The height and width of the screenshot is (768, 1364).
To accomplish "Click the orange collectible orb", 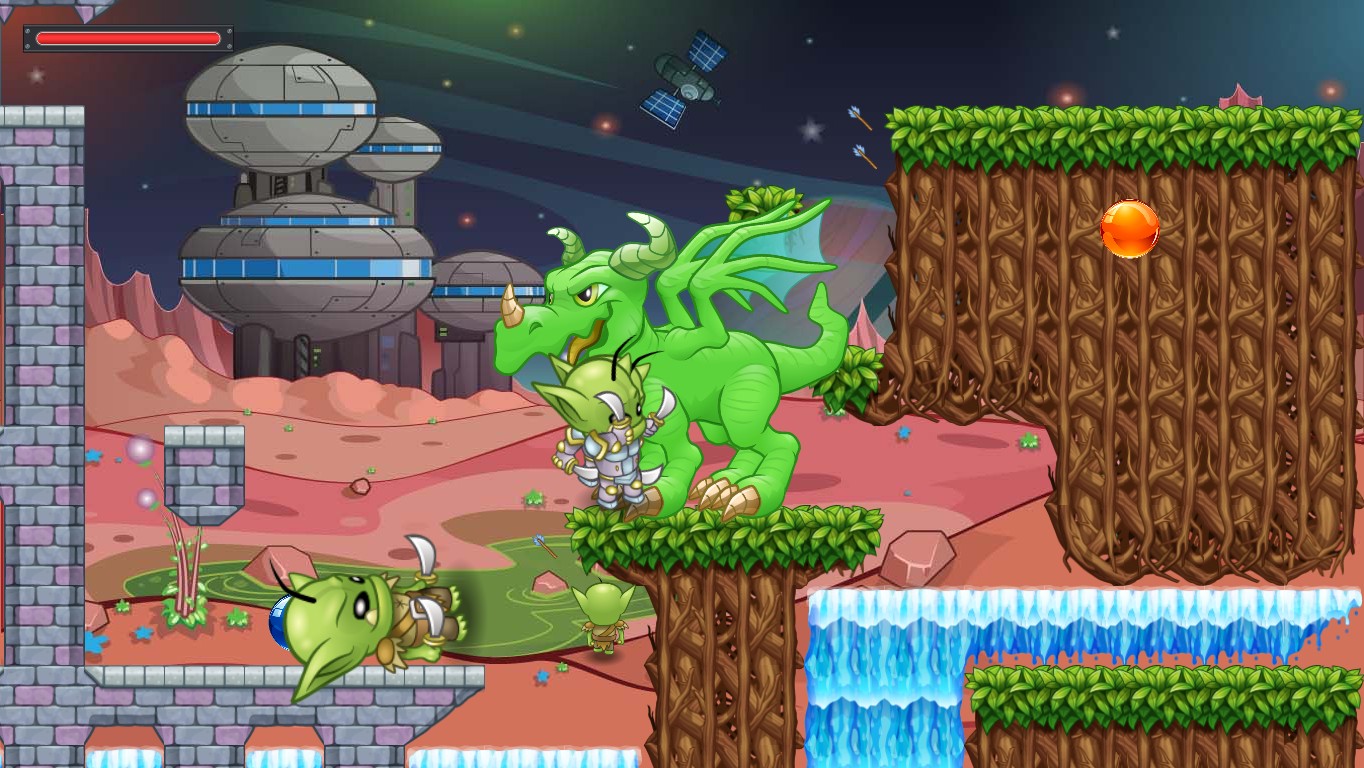I will coord(1129,229).
